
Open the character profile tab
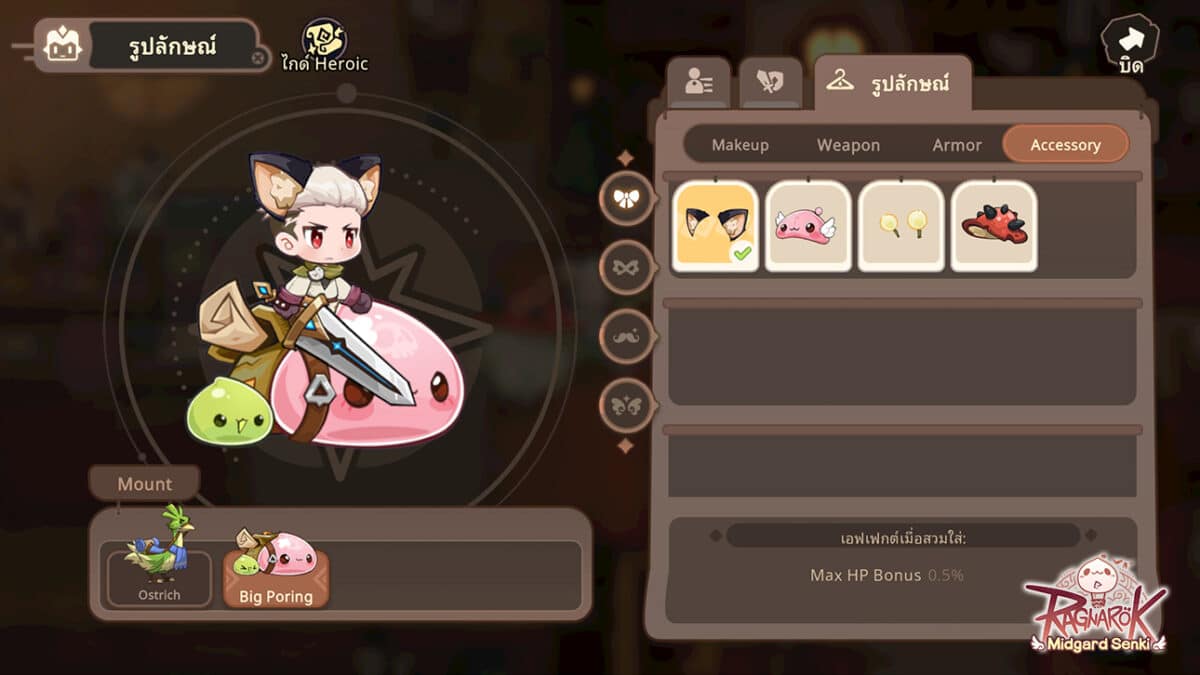pos(698,83)
